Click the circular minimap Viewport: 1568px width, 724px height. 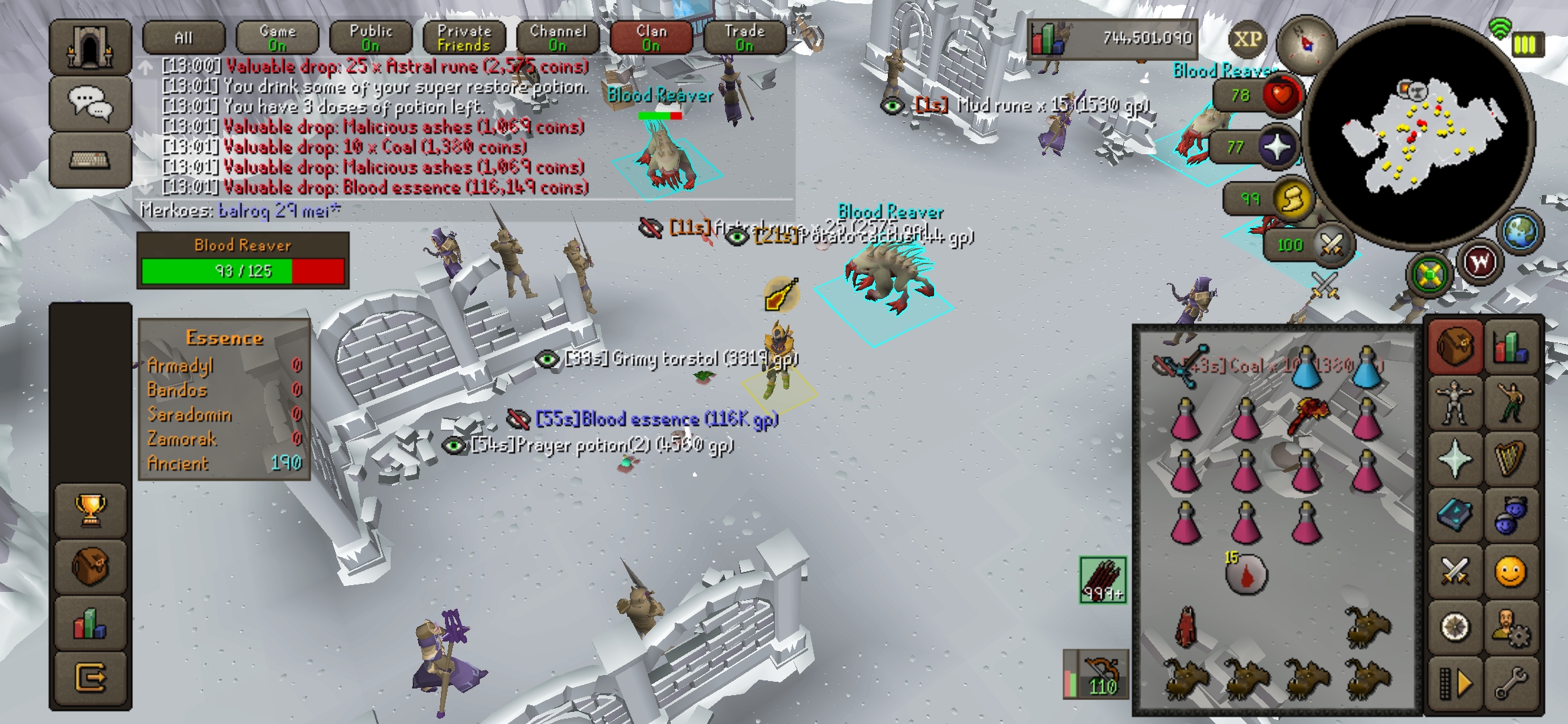pyautogui.click(x=1417, y=134)
